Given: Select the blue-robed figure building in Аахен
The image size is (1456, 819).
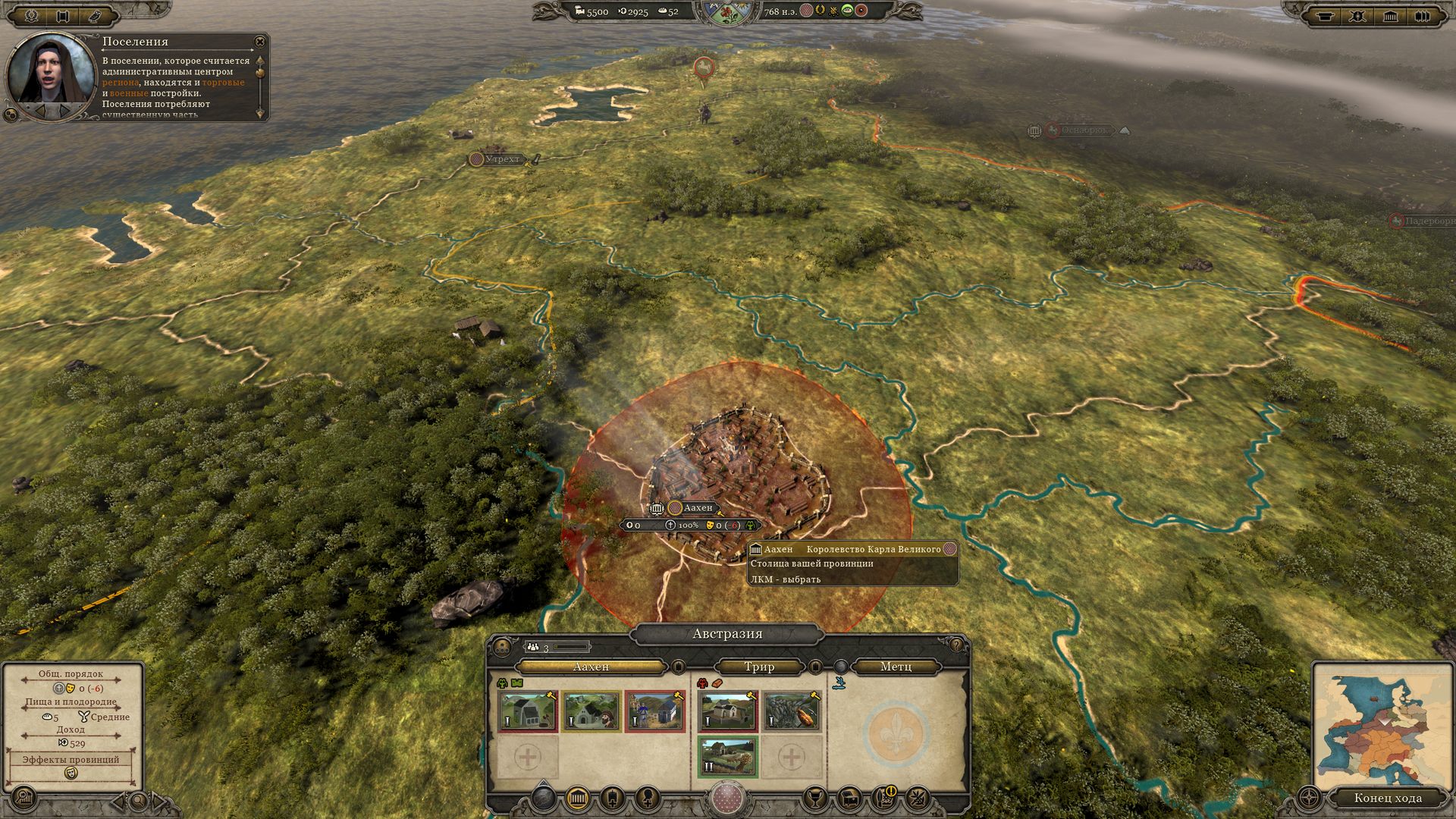Looking at the screenshot, I should pos(654,711).
